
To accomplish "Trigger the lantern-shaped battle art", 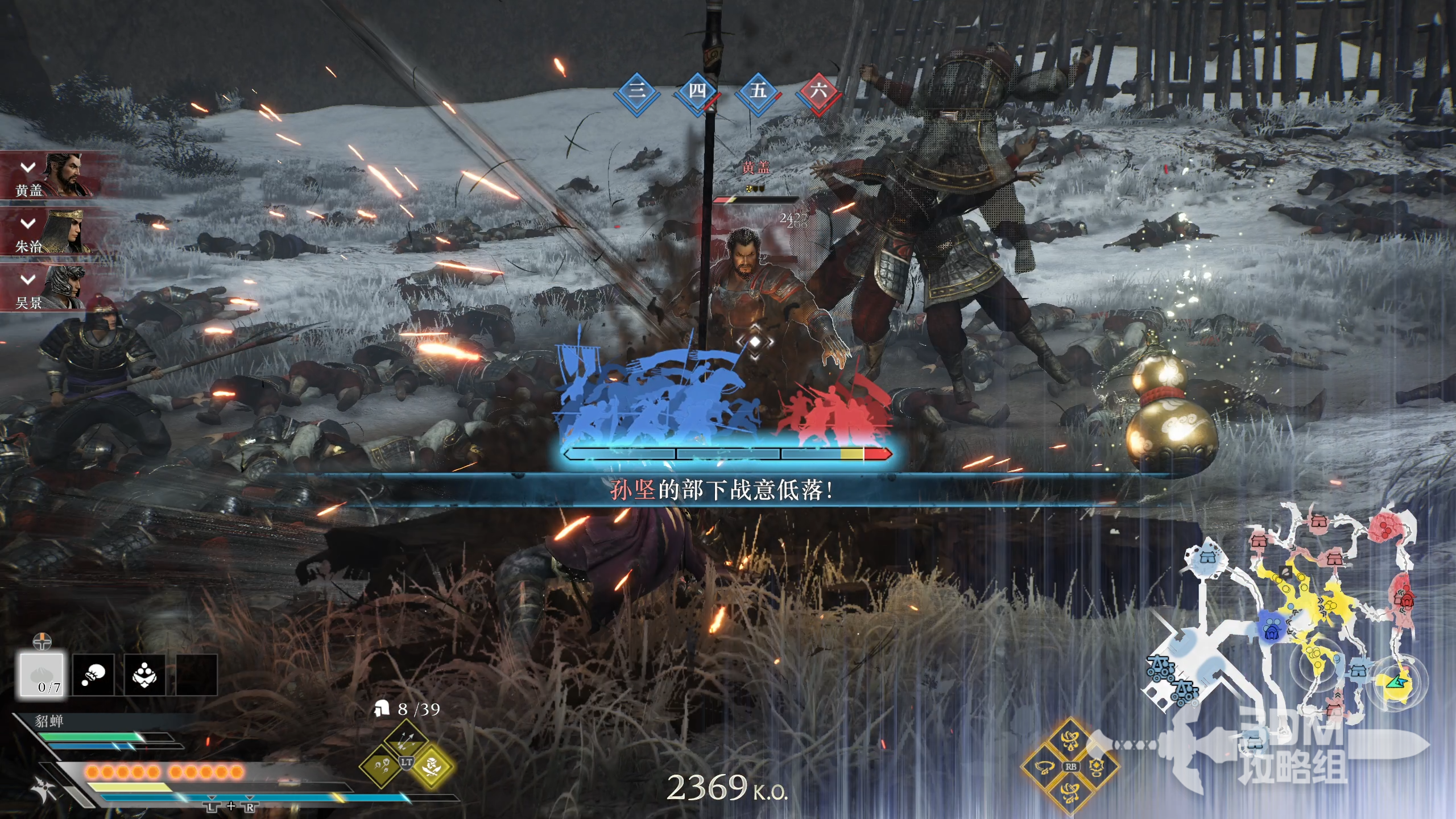I will pos(1097,767).
